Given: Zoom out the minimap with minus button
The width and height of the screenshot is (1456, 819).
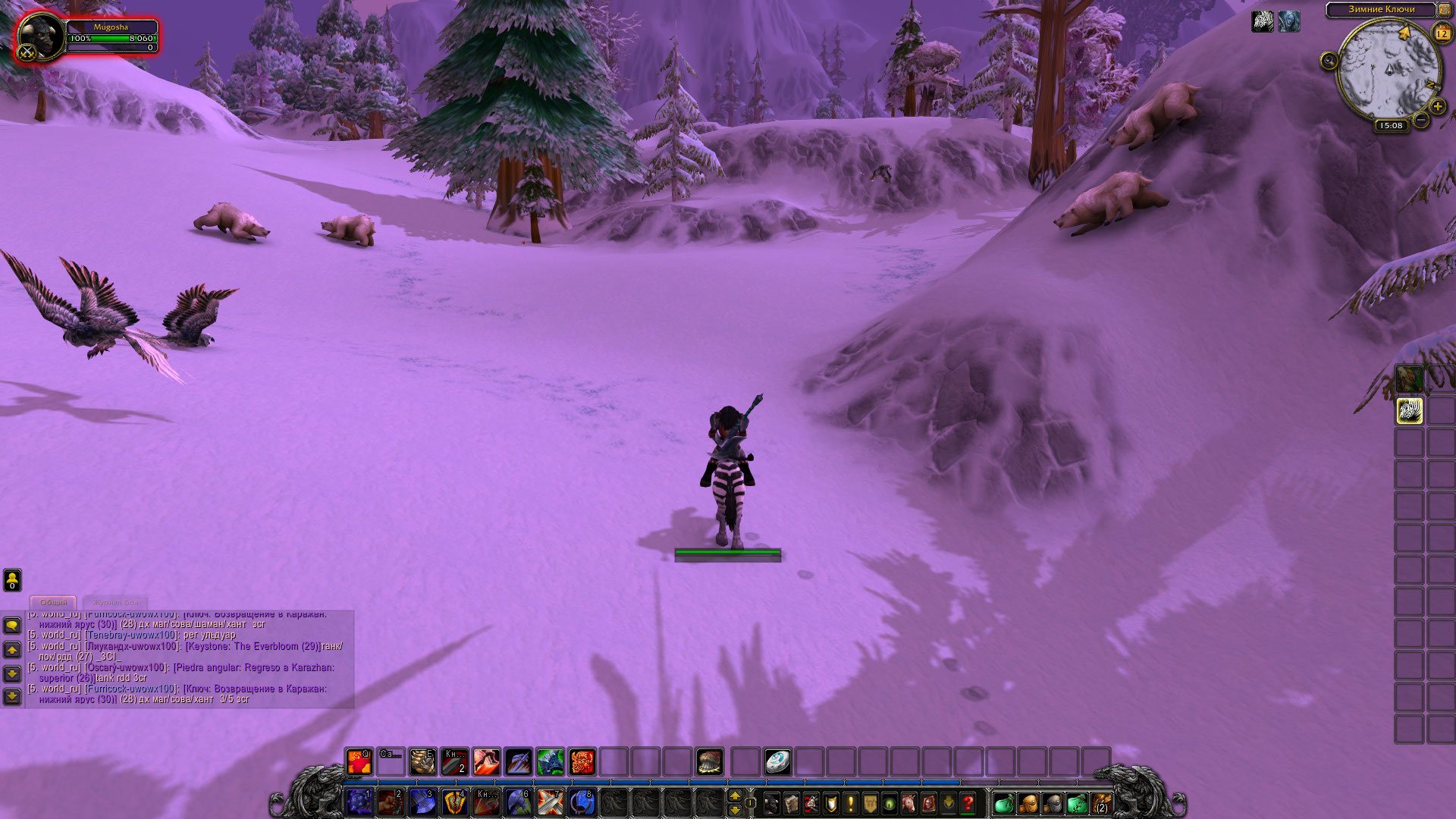Looking at the screenshot, I should tap(1421, 120).
